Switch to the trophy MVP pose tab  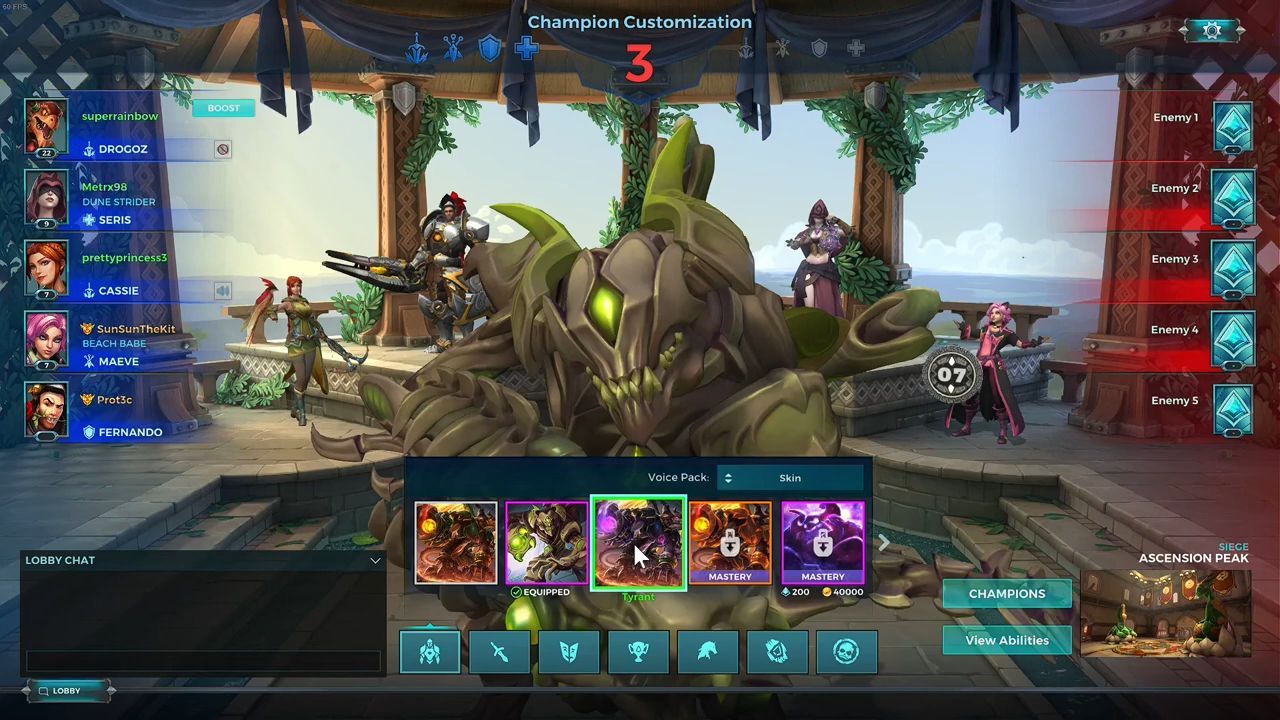638,652
